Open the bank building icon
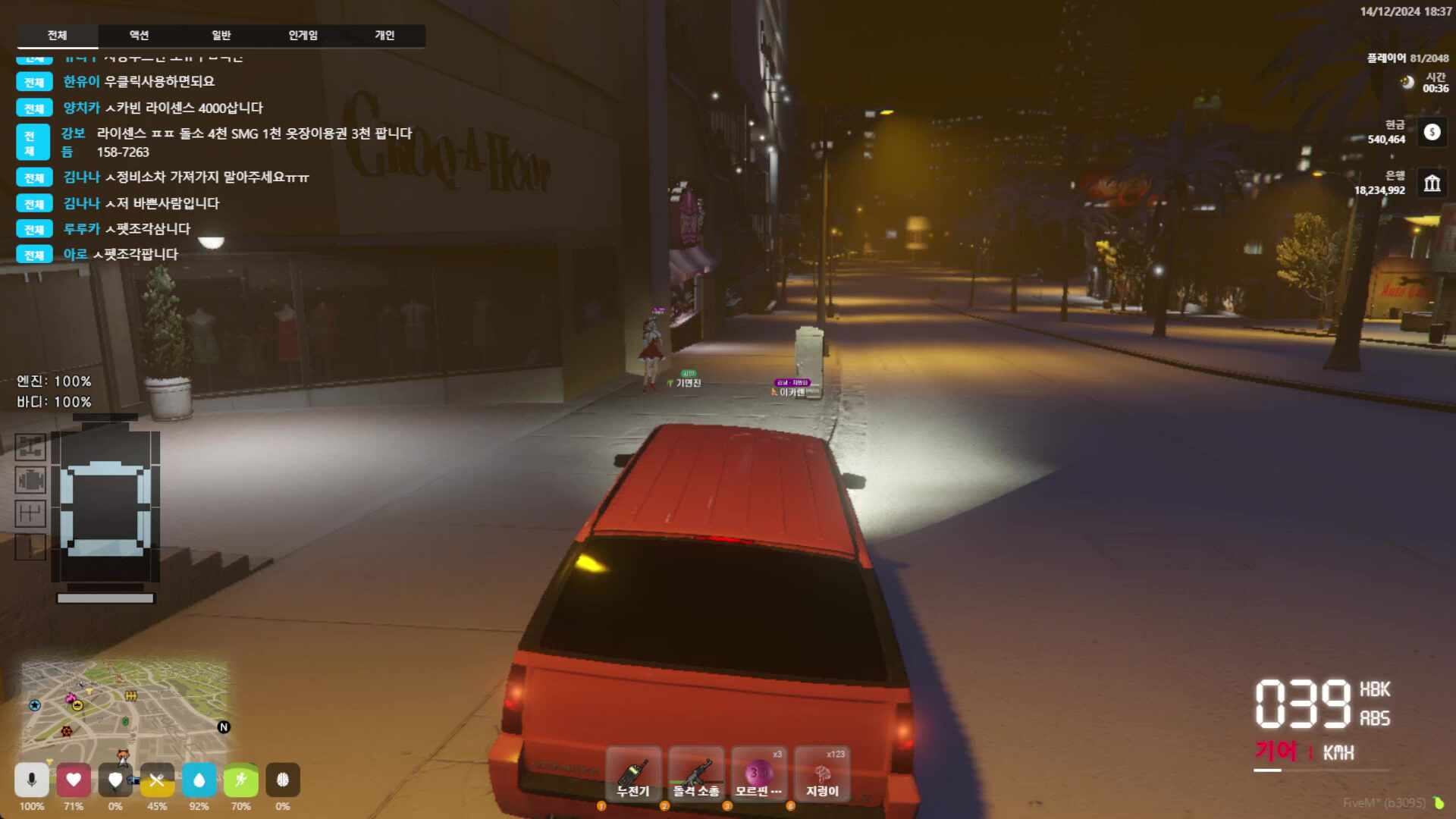 [1432, 183]
